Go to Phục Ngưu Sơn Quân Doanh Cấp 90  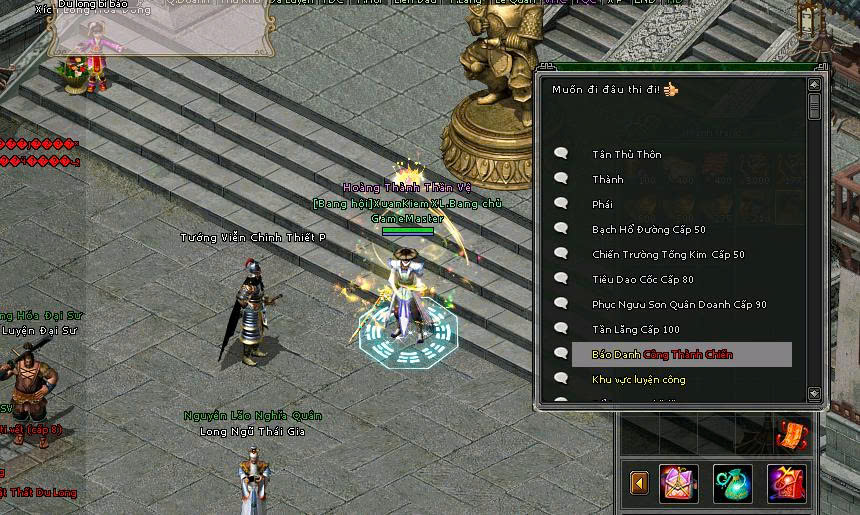pyautogui.click(x=679, y=304)
